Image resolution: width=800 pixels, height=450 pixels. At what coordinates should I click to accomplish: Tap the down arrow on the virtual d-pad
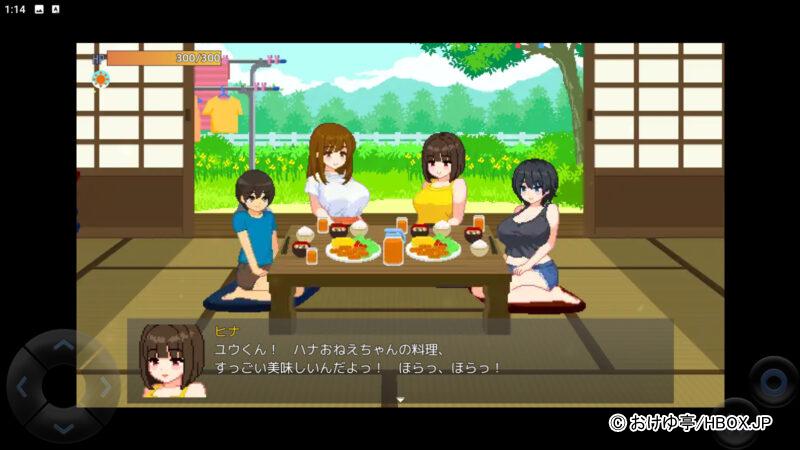click(63, 428)
